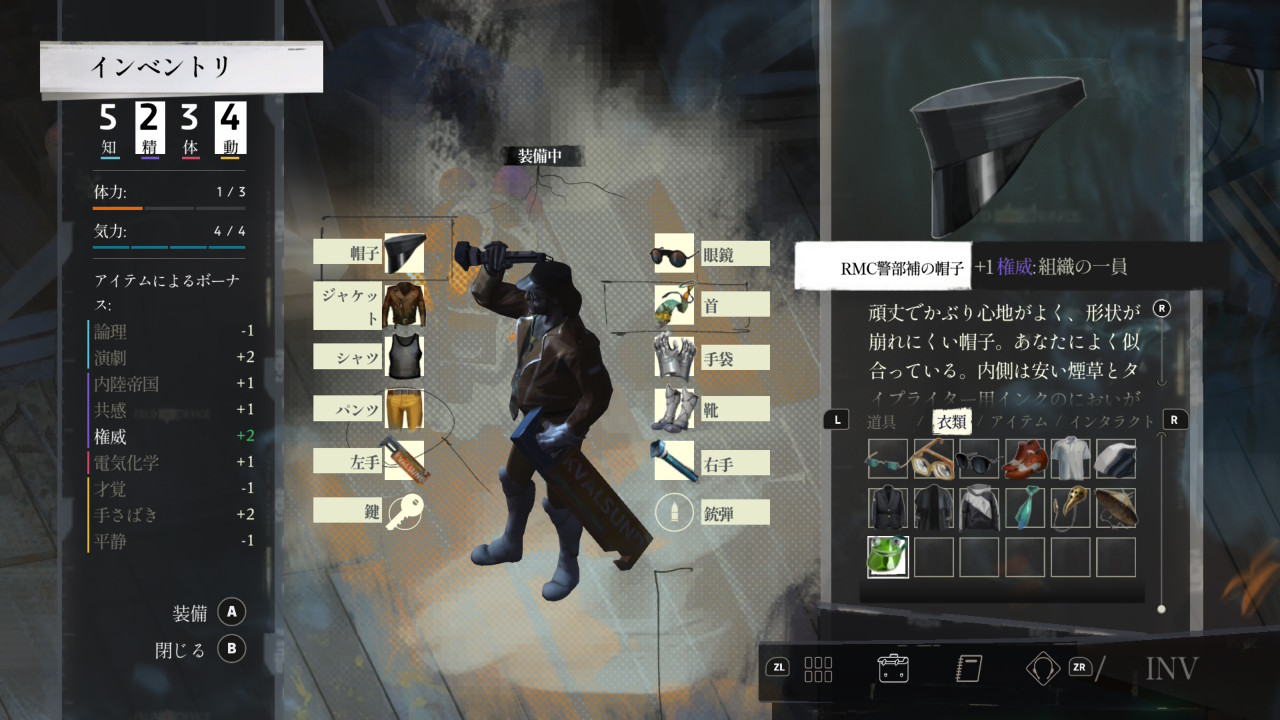The image size is (1280, 720).
Task: Select the equipped armored boots slot
Action: tap(674, 408)
